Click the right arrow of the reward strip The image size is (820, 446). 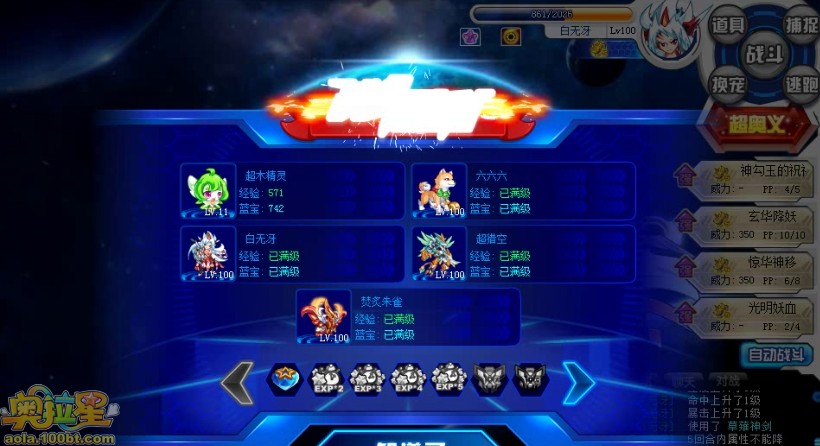click(579, 381)
